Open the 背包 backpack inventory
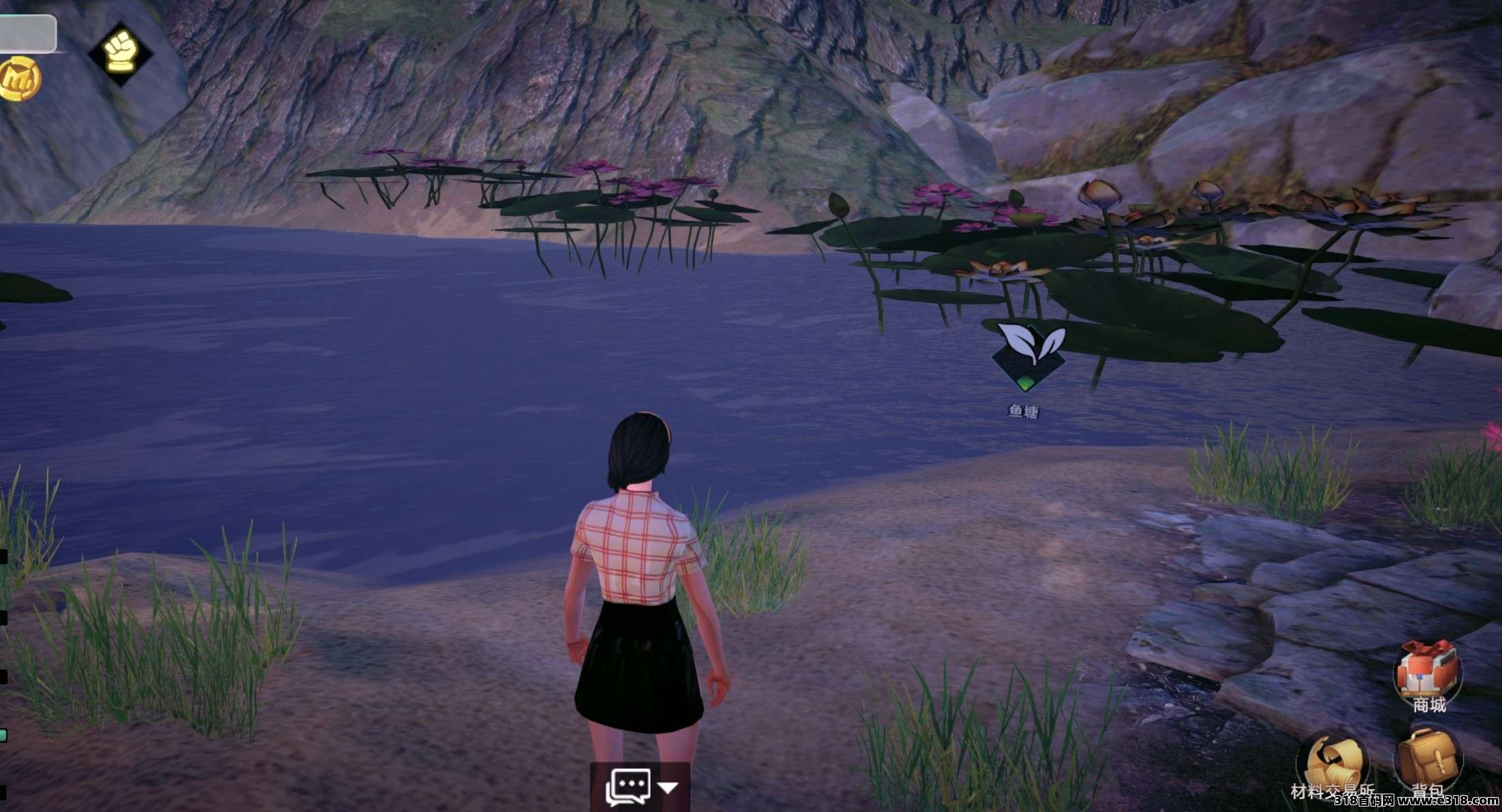The width and height of the screenshot is (1502, 812). click(1427, 760)
